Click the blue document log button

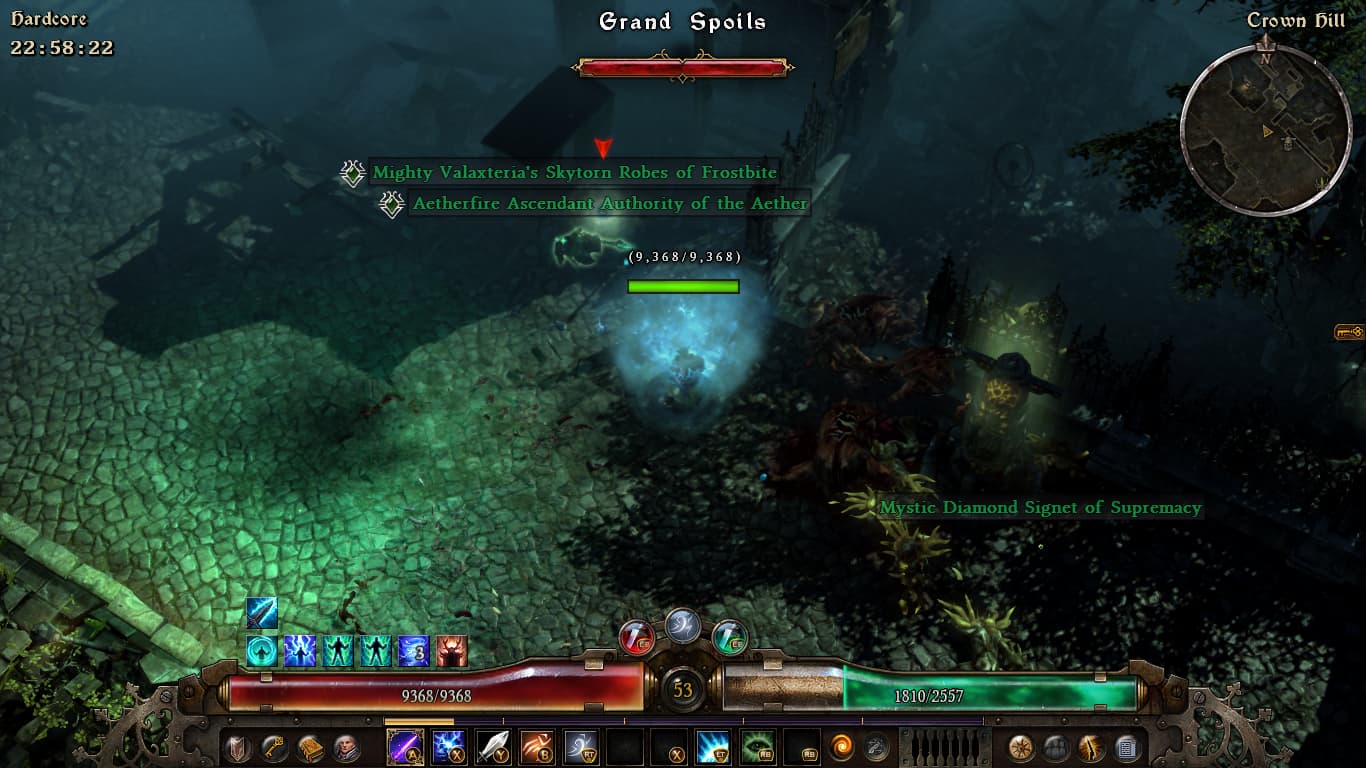pyautogui.click(x=1126, y=747)
